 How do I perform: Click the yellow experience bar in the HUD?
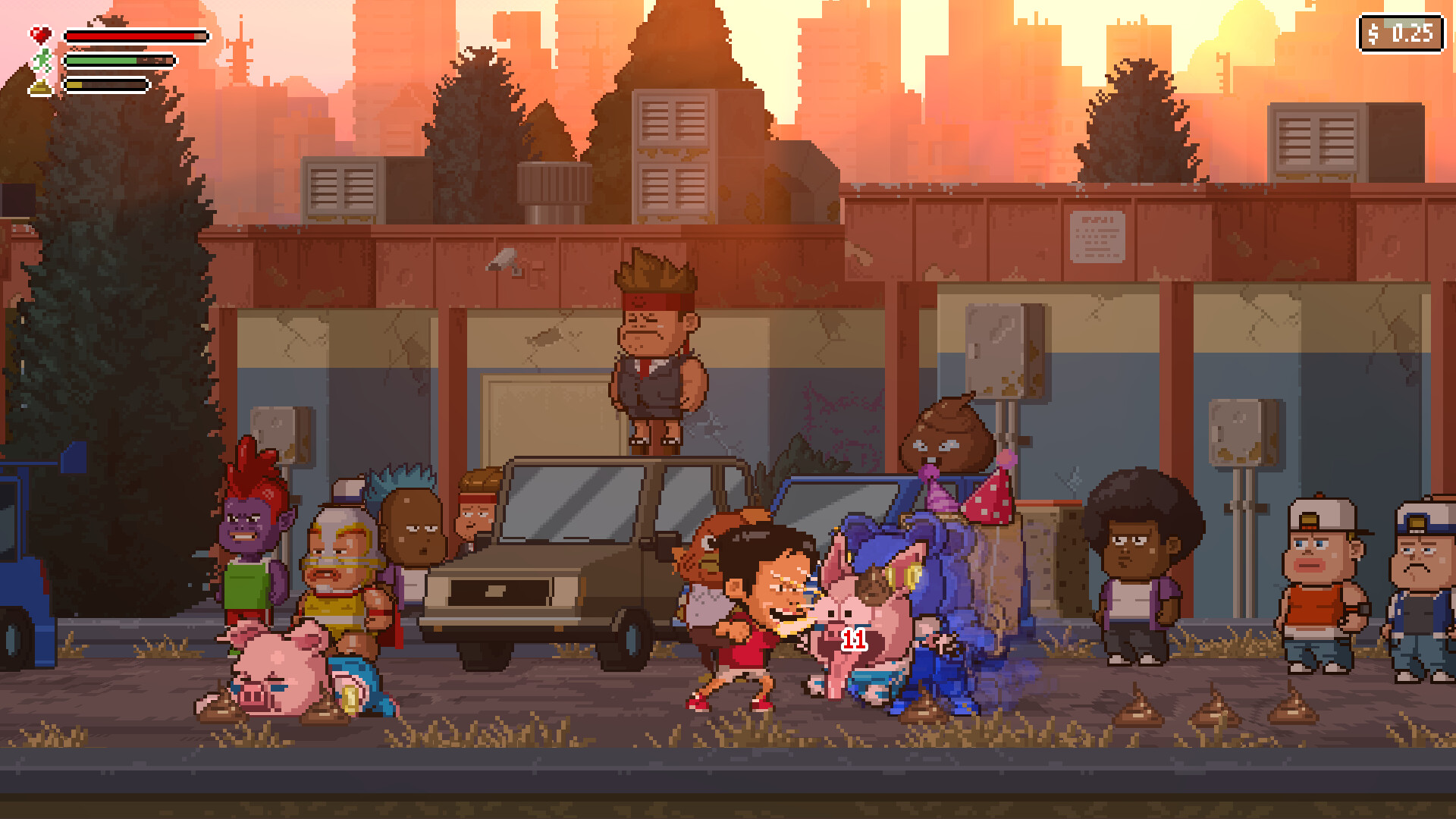click(106, 85)
